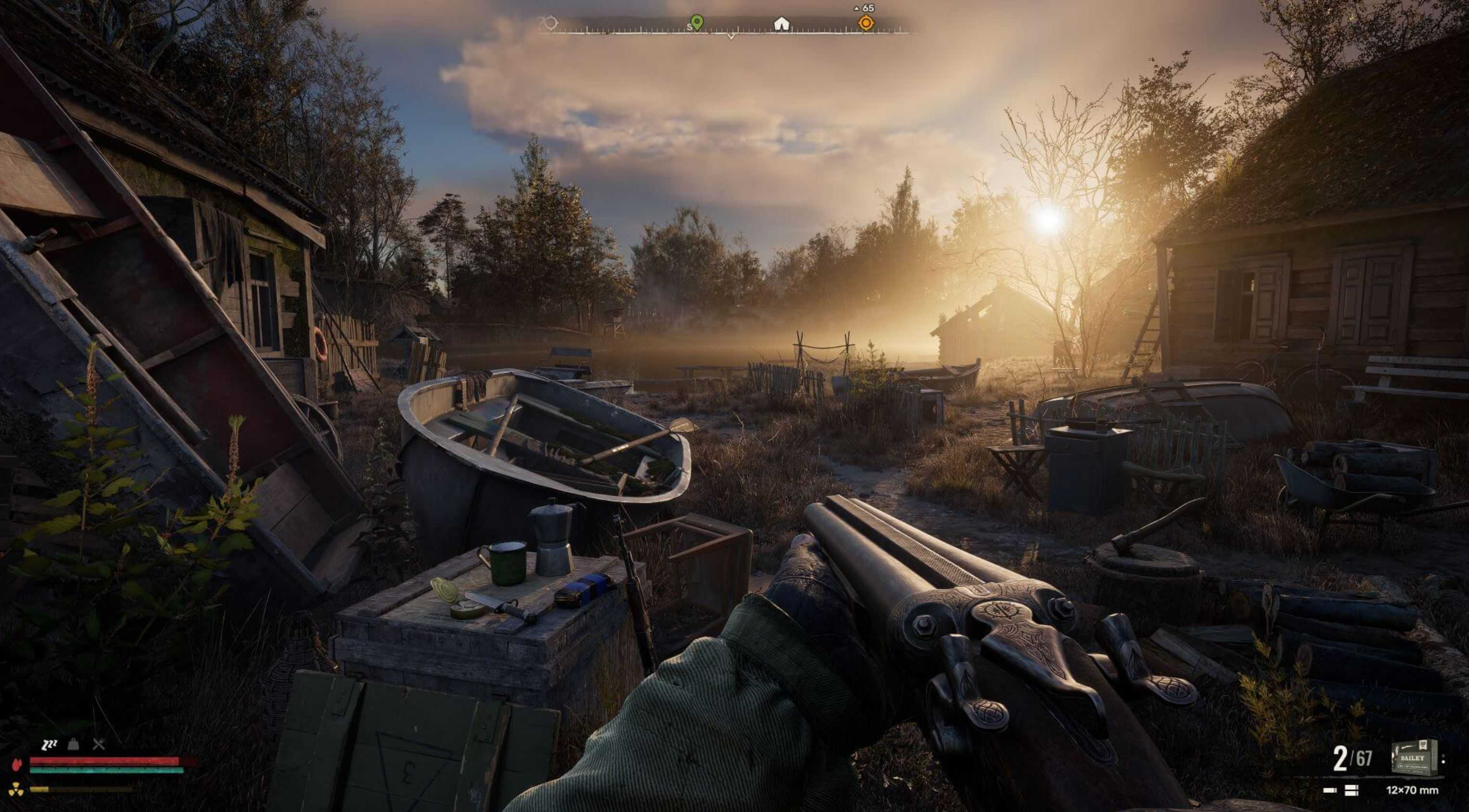1469x812 pixels.
Task: Click the orange objective marker on the compass
Action: click(866, 23)
